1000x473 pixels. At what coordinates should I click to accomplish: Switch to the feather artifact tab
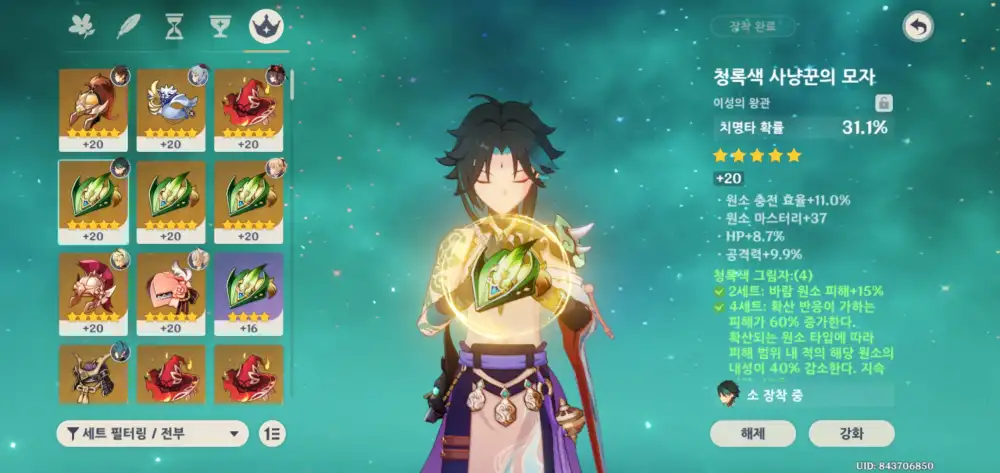pyautogui.click(x=129, y=26)
